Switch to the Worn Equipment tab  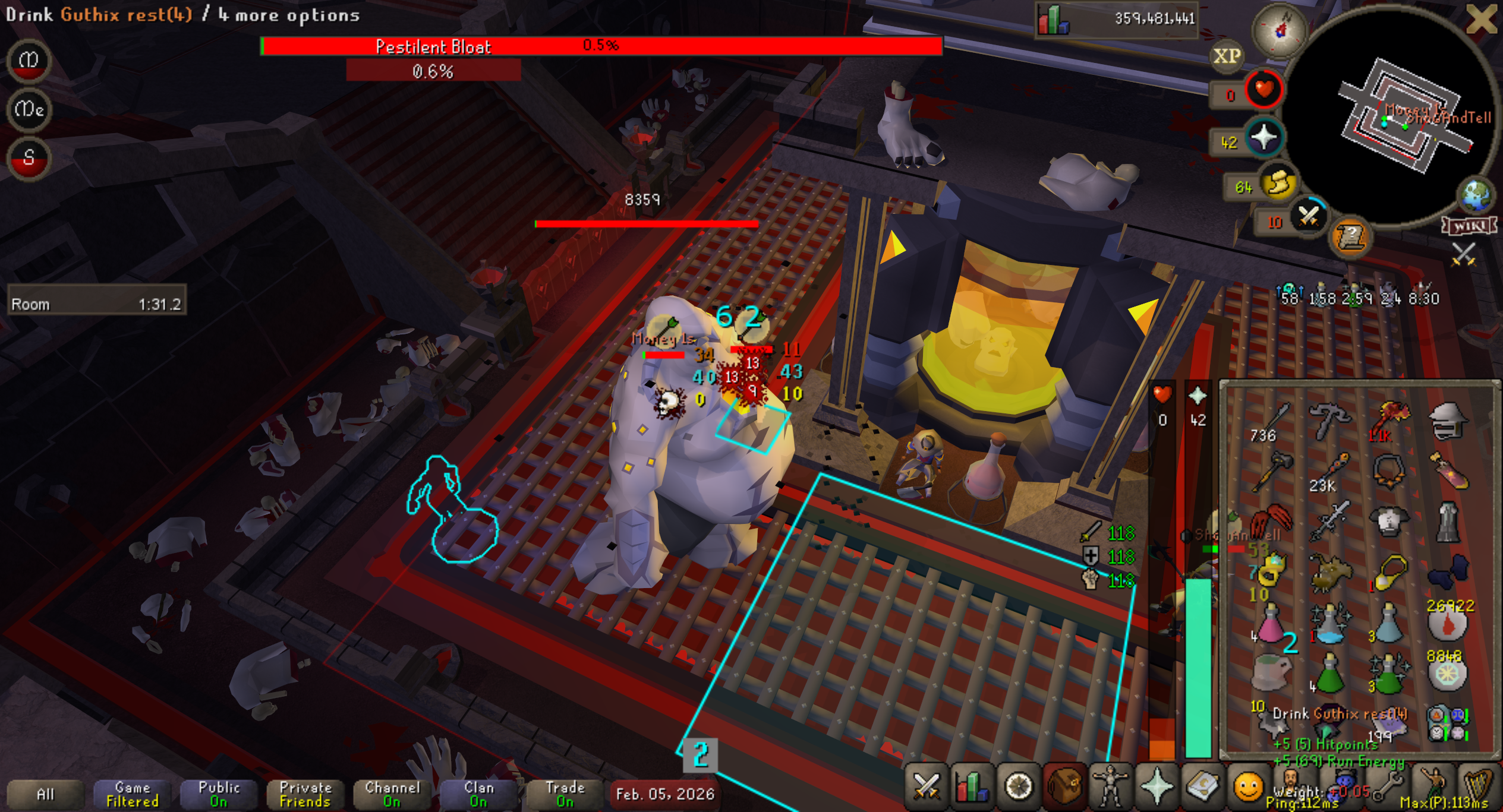pos(1110,788)
